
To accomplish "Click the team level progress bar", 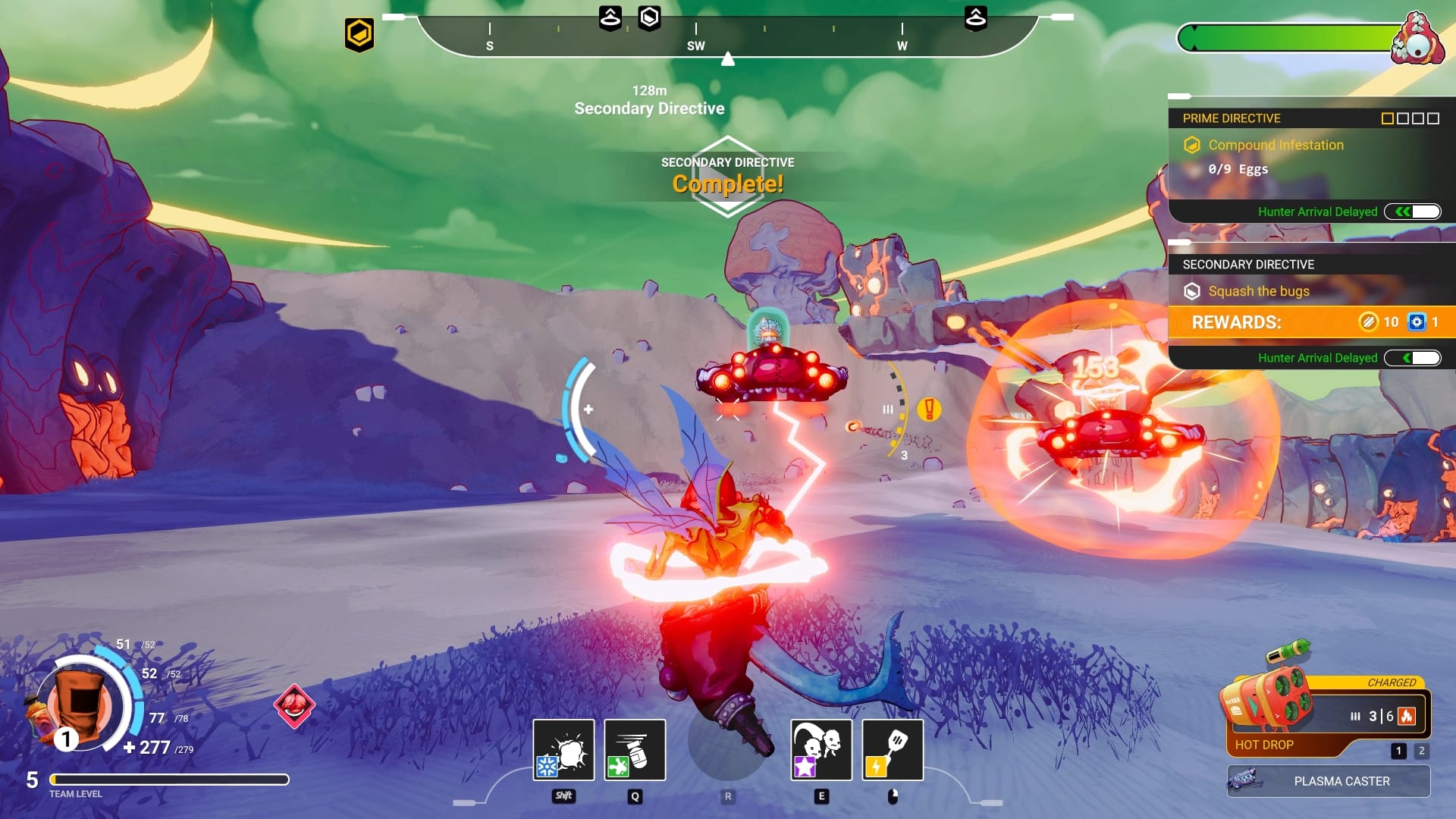I will click(169, 780).
